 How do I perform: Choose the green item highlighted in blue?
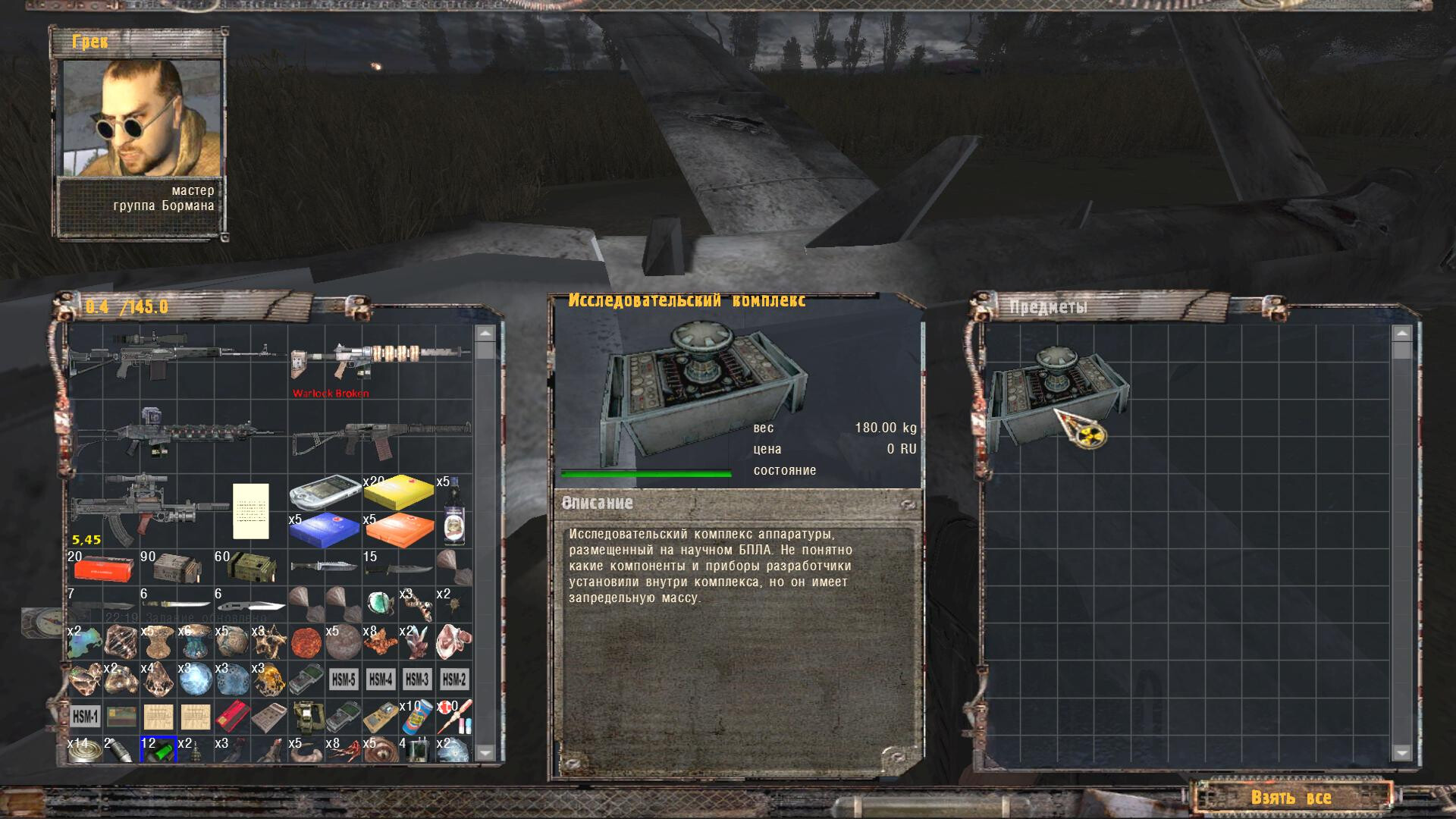coord(158,750)
